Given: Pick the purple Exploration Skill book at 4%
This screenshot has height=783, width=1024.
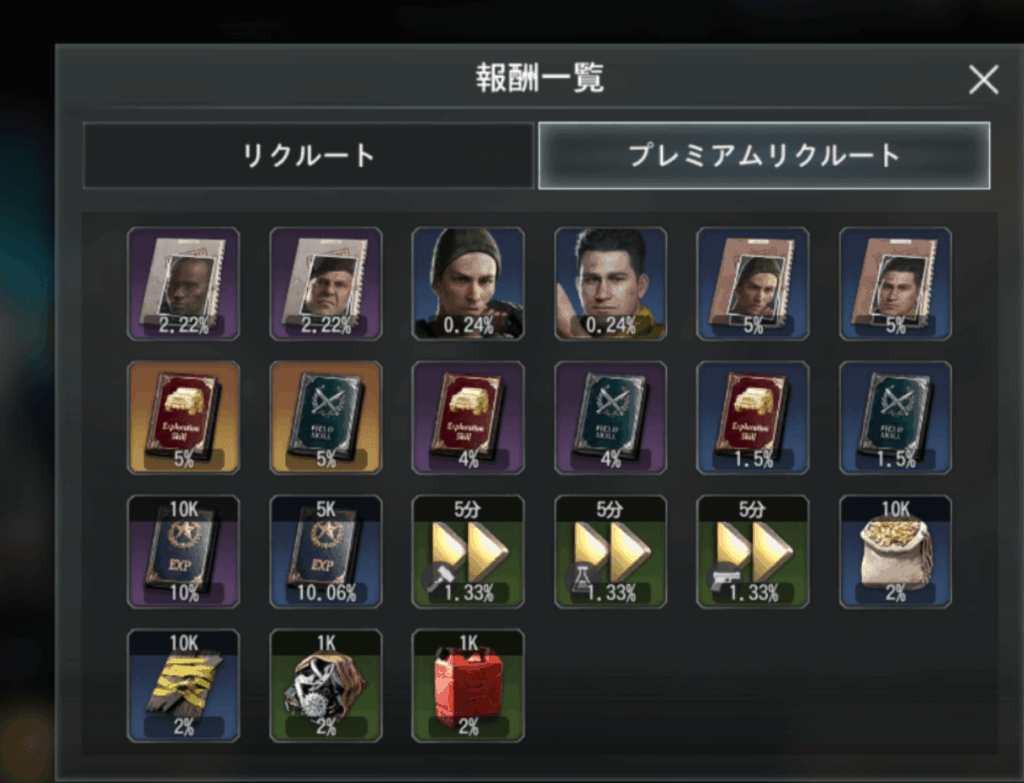Looking at the screenshot, I should [x=468, y=417].
